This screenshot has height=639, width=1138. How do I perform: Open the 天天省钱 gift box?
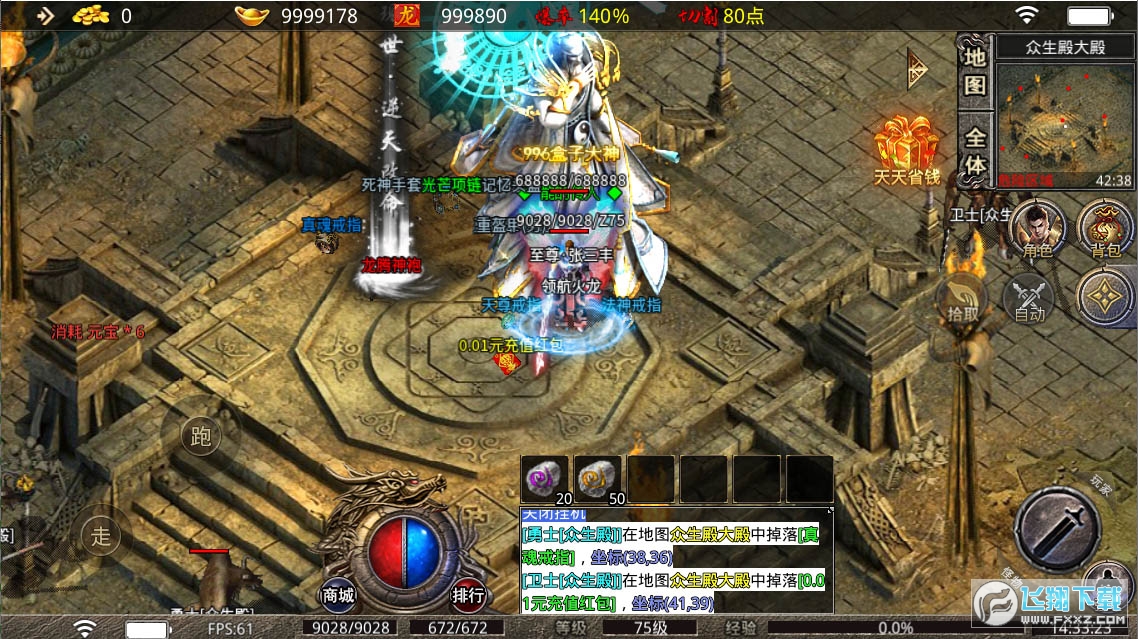[x=906, y=150]
